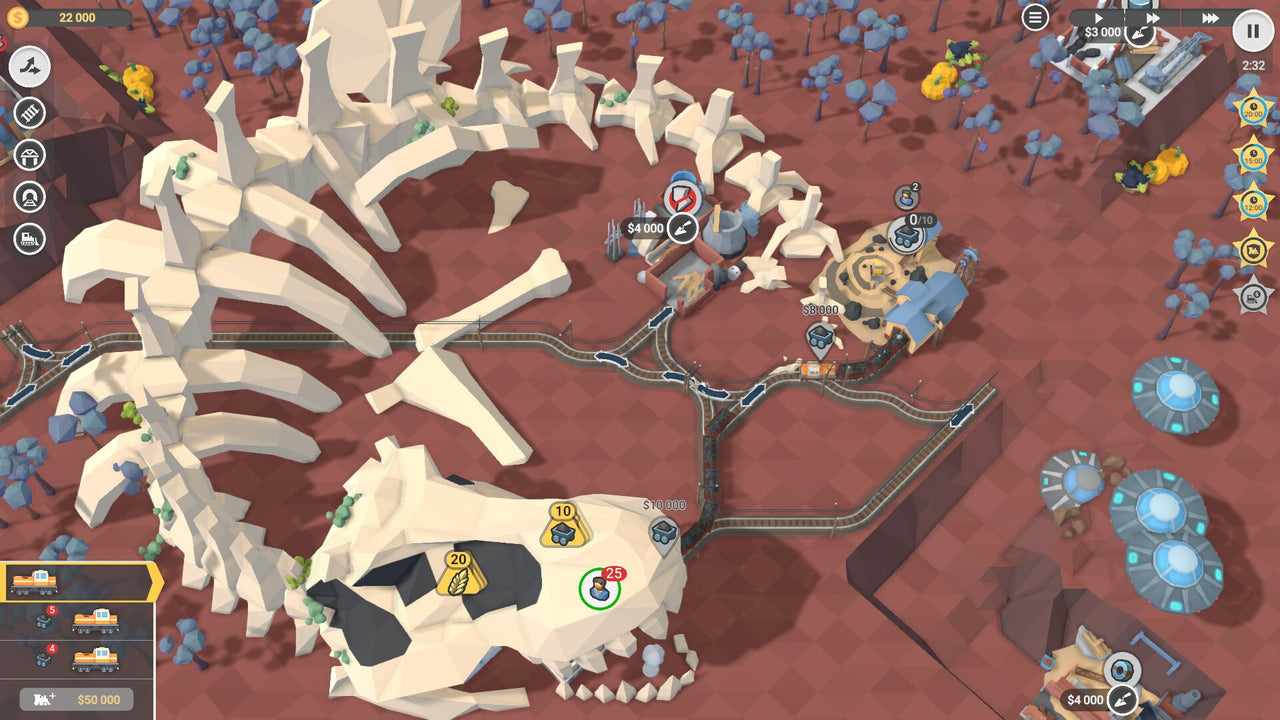Viewport: 1280px width, 720px height.
Task: Buy a new locomotive for $50 000
Action: click(x=75, y=699)
